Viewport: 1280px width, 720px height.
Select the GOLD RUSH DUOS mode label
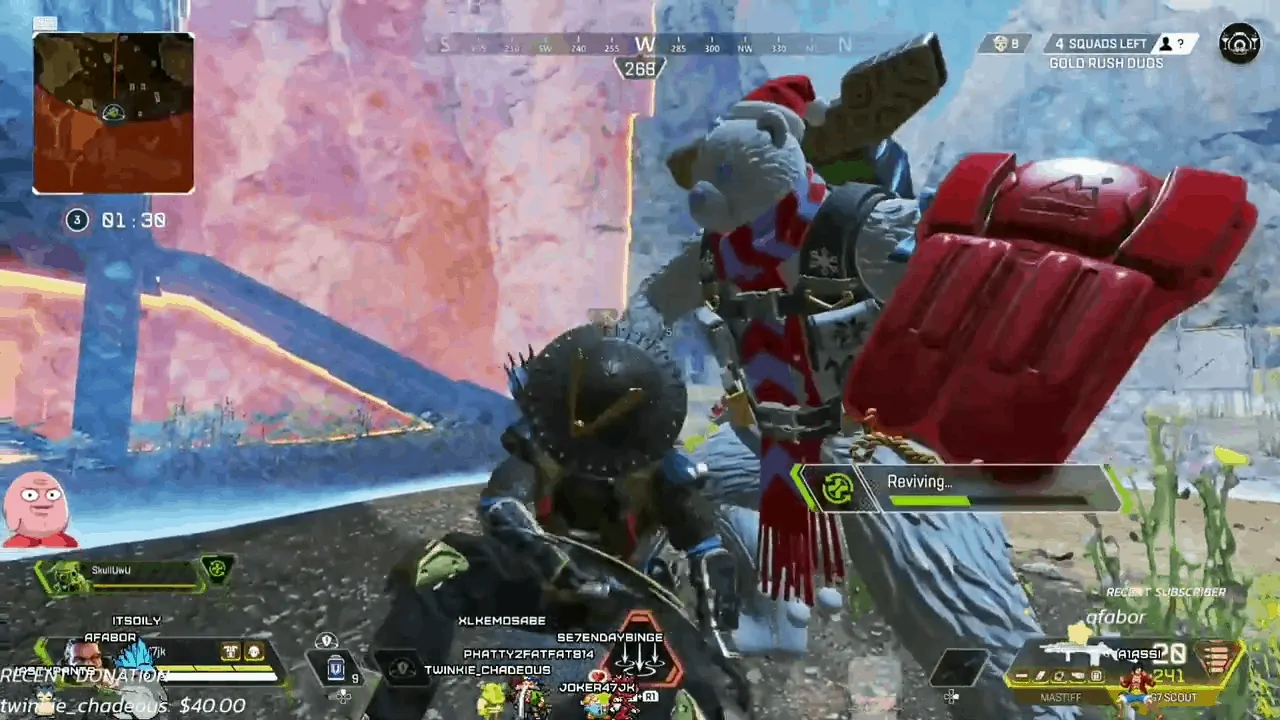tap(1105, 63)
